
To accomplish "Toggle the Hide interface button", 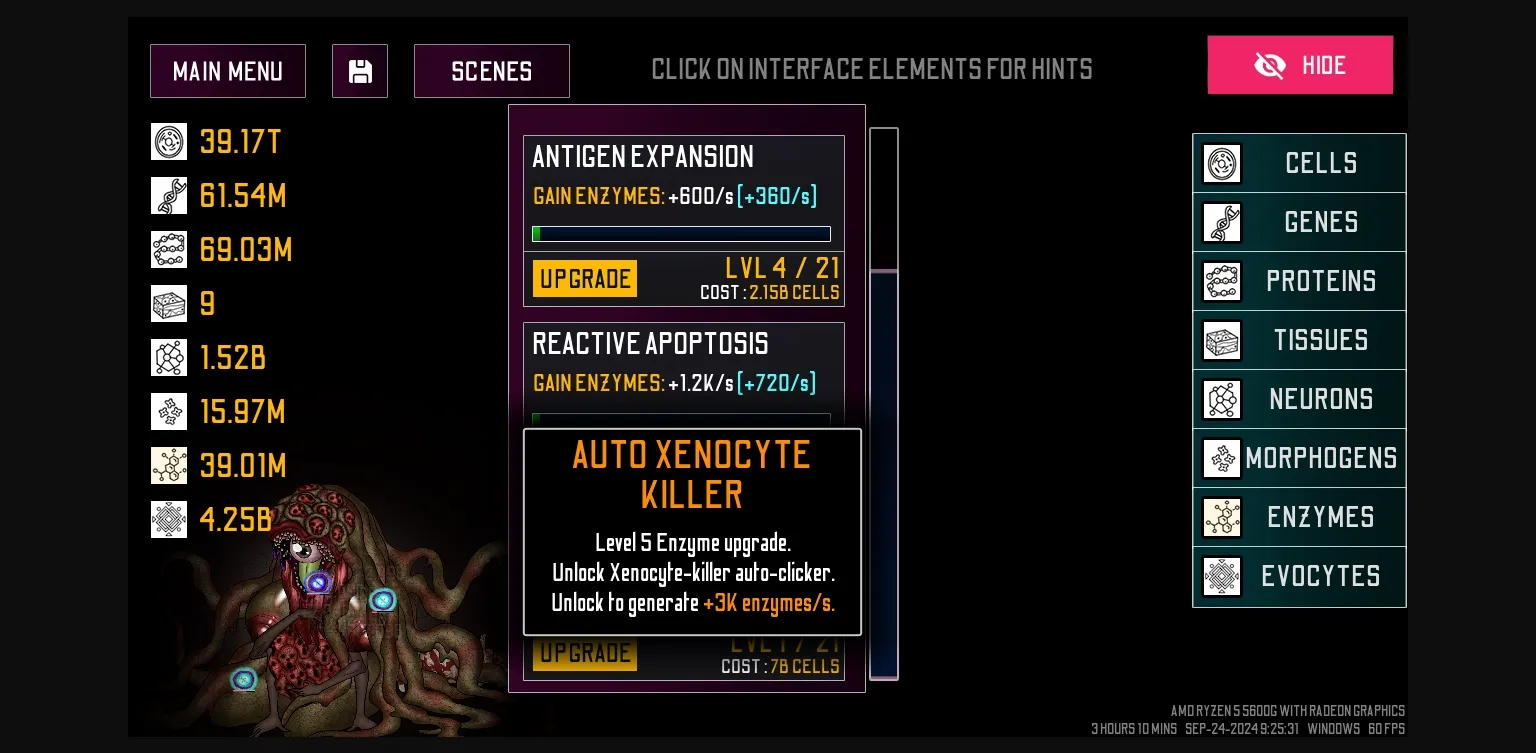I will (x=1300, y=64).
